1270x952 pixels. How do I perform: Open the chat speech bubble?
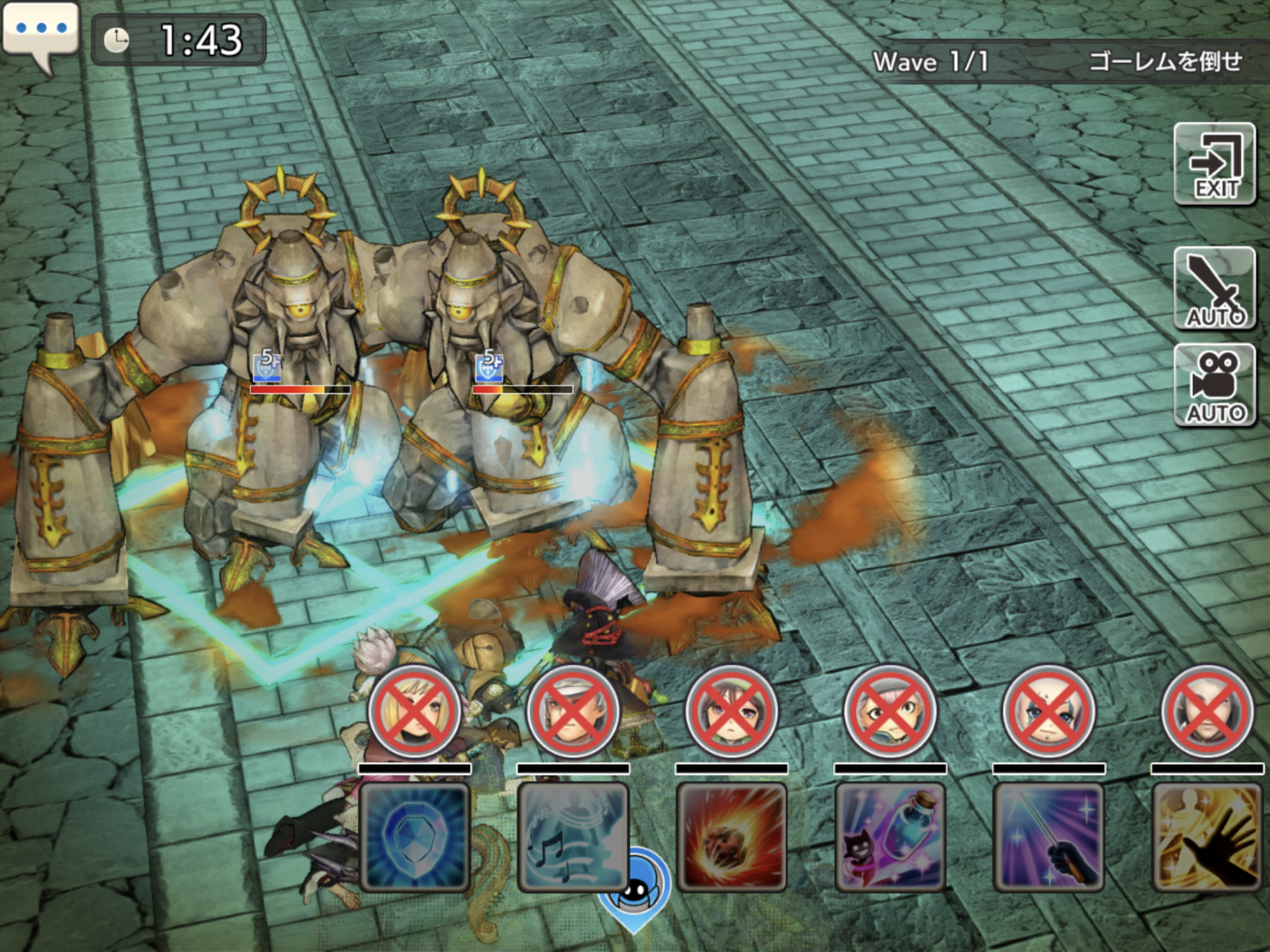pyautogui.click(x=40, y=32)
